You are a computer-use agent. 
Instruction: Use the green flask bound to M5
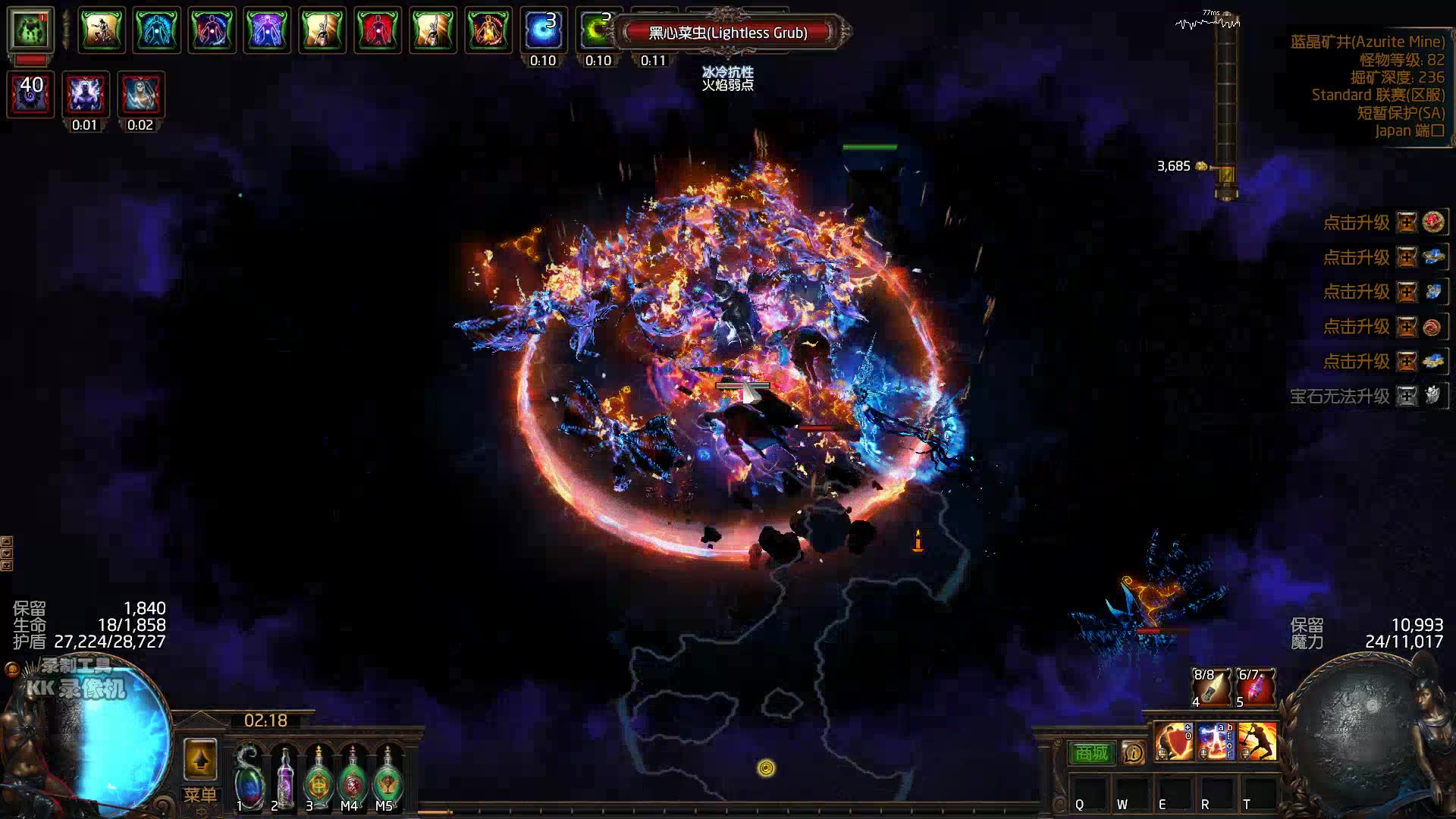pyautogui.click(x=388, y=780)
